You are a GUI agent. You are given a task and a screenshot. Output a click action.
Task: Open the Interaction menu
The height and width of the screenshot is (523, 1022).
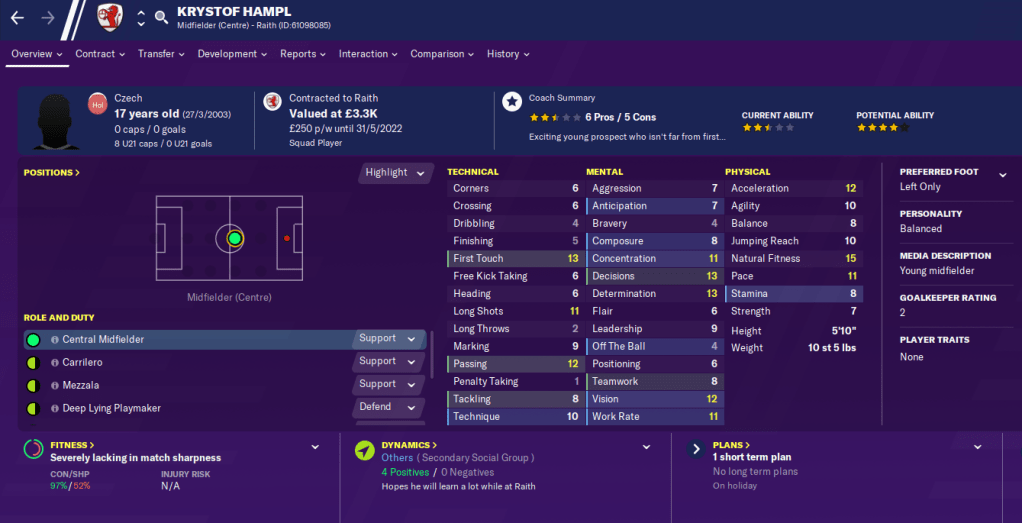point(368,54)
